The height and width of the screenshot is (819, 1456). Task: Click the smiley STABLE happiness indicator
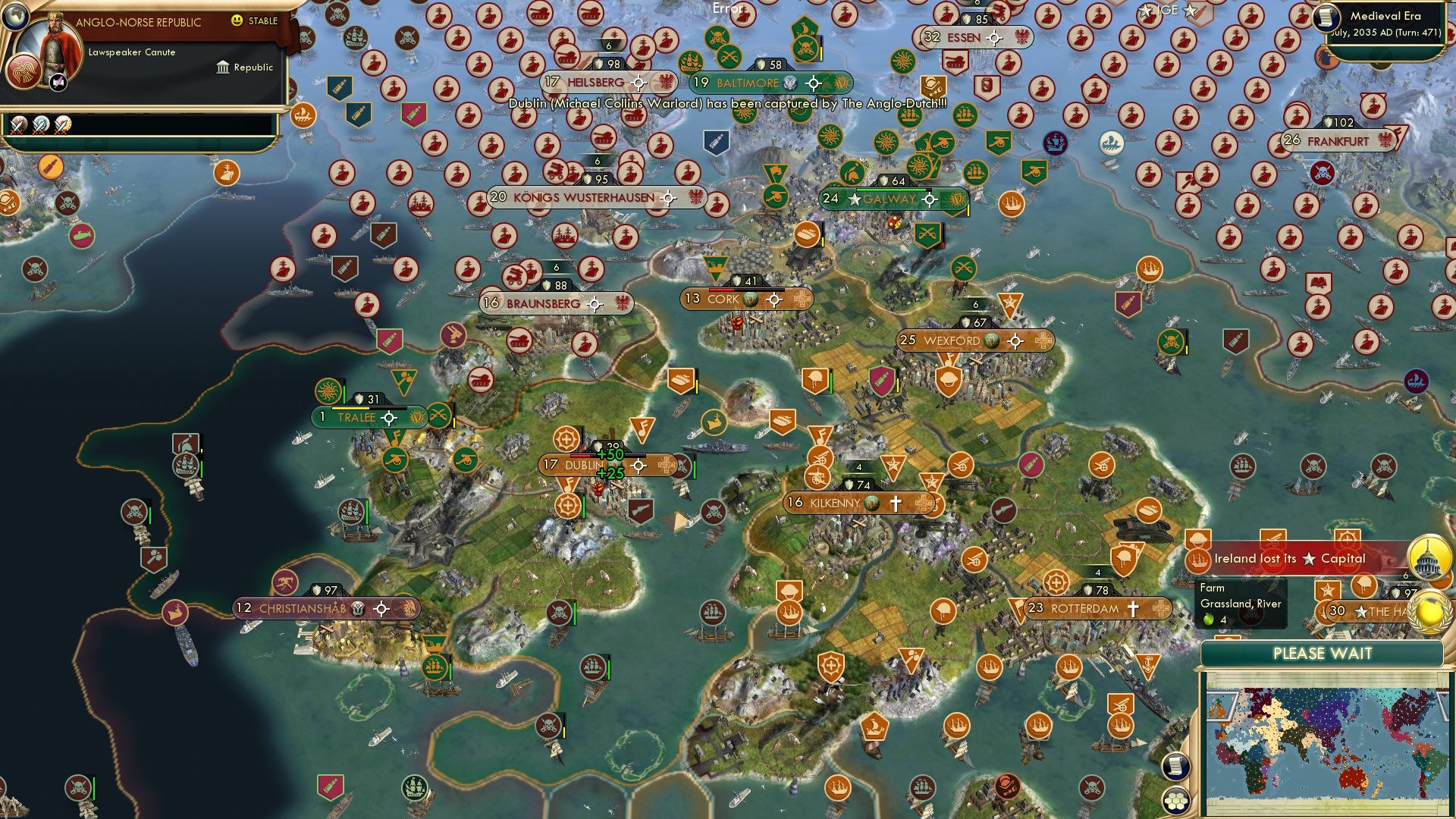(x=237, y=21)
